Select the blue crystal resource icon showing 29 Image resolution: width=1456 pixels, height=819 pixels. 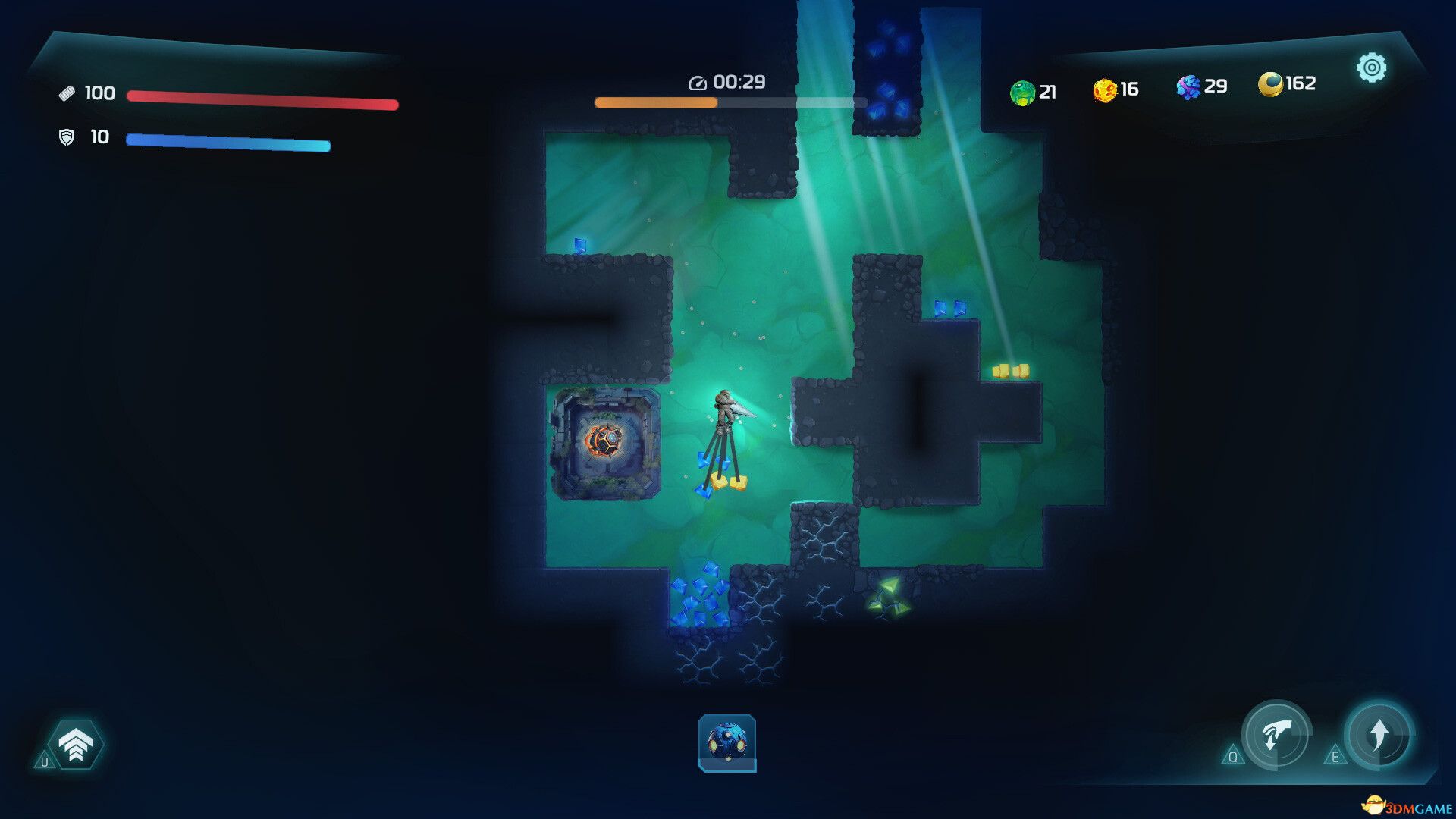tap(1189, 87)
